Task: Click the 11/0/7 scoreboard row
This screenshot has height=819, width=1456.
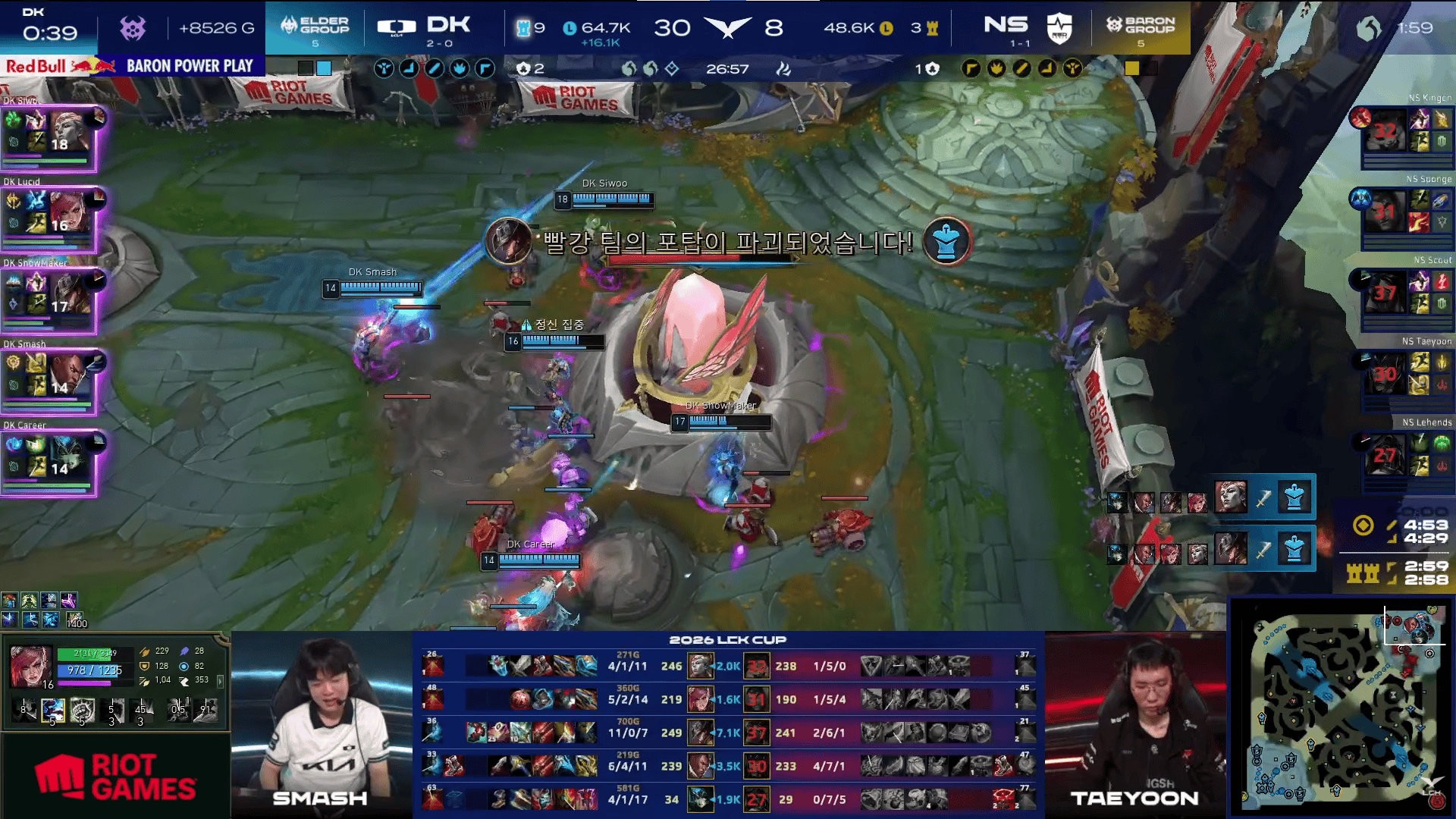Action: click(x=728, y=733)
